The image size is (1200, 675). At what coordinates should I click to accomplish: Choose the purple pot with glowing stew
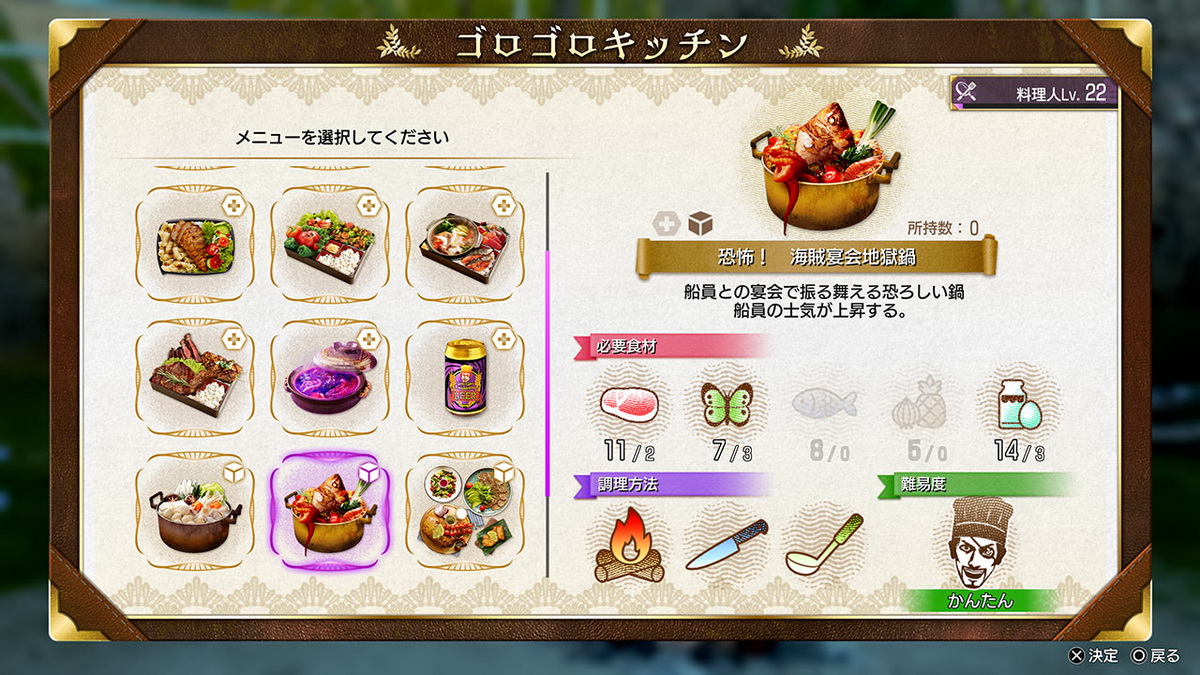pyautogui.click(x=329, y=377)
